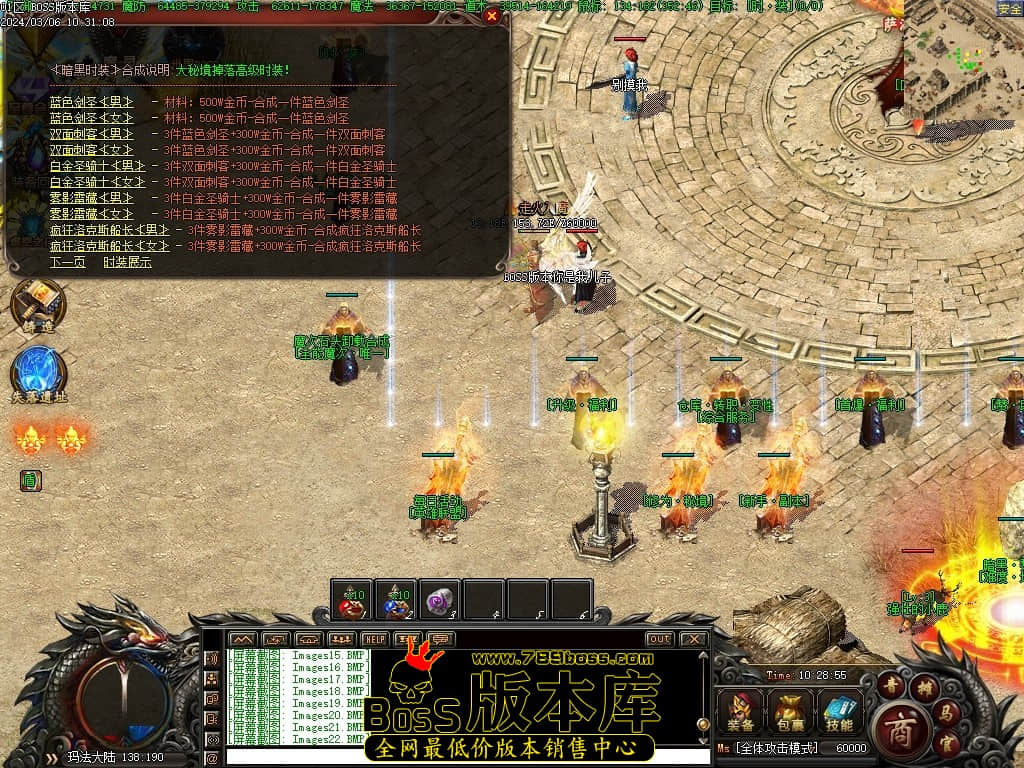
Task: Choose 雾影雷藏<女> outfit link
Action: coord(91,214)
